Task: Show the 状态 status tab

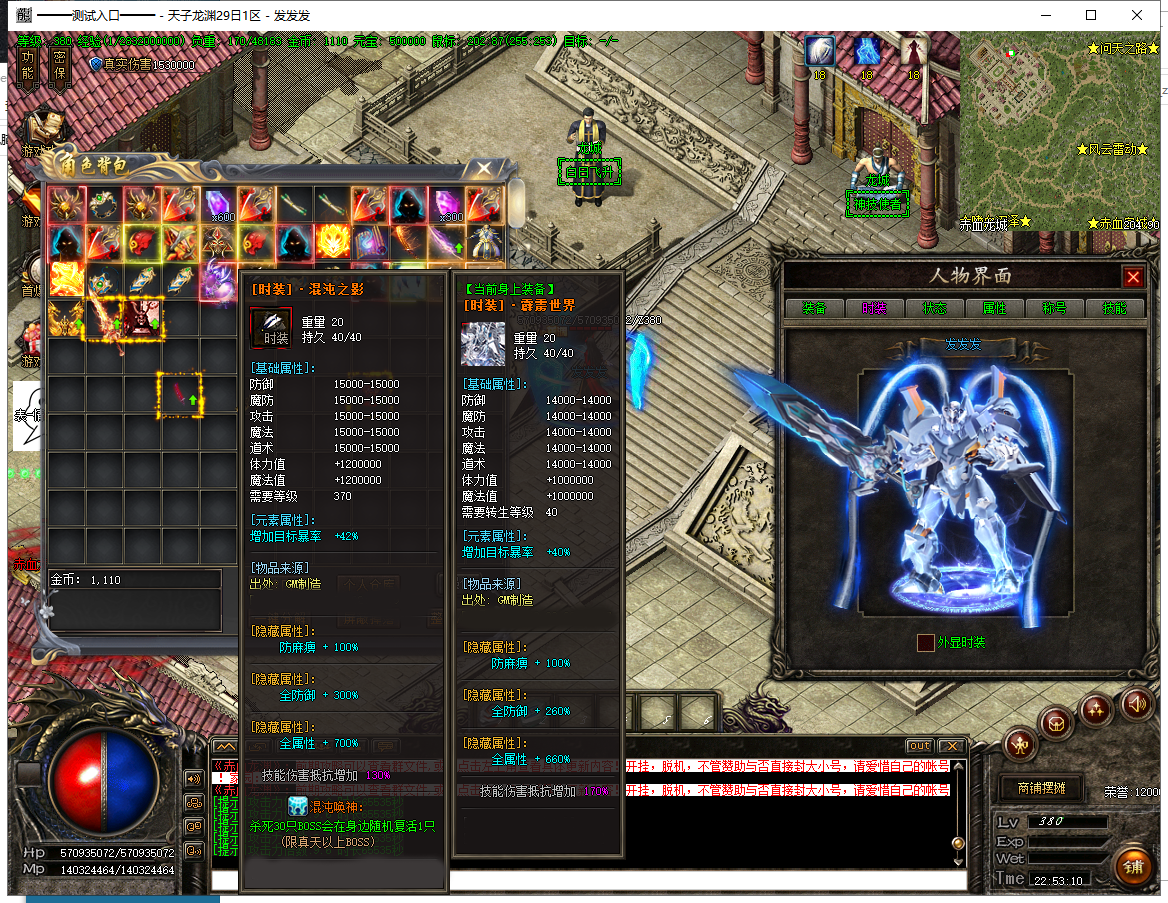Action: (x=934, y=308)
